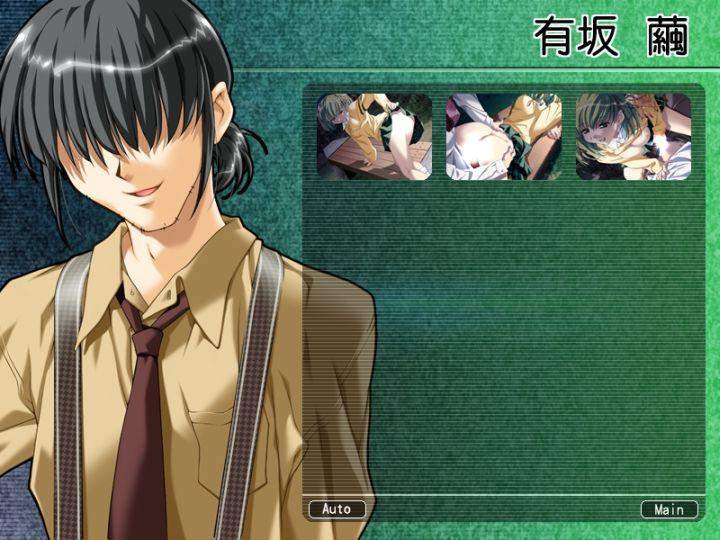Click the Auto button
The image size is (720, 540).
(x=337, y=509)
